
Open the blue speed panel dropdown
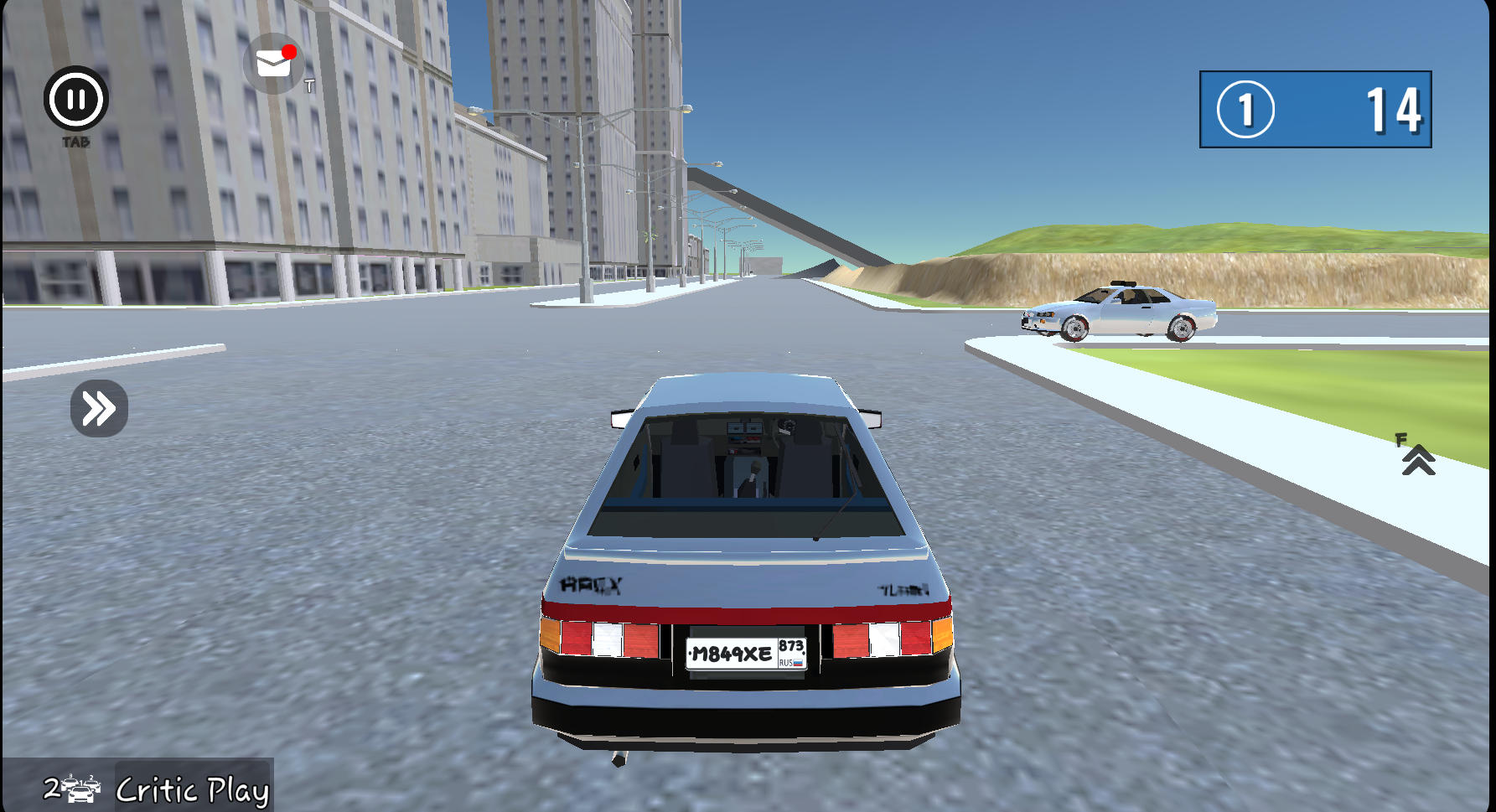pyautogui.click(x=1314, y=110)
